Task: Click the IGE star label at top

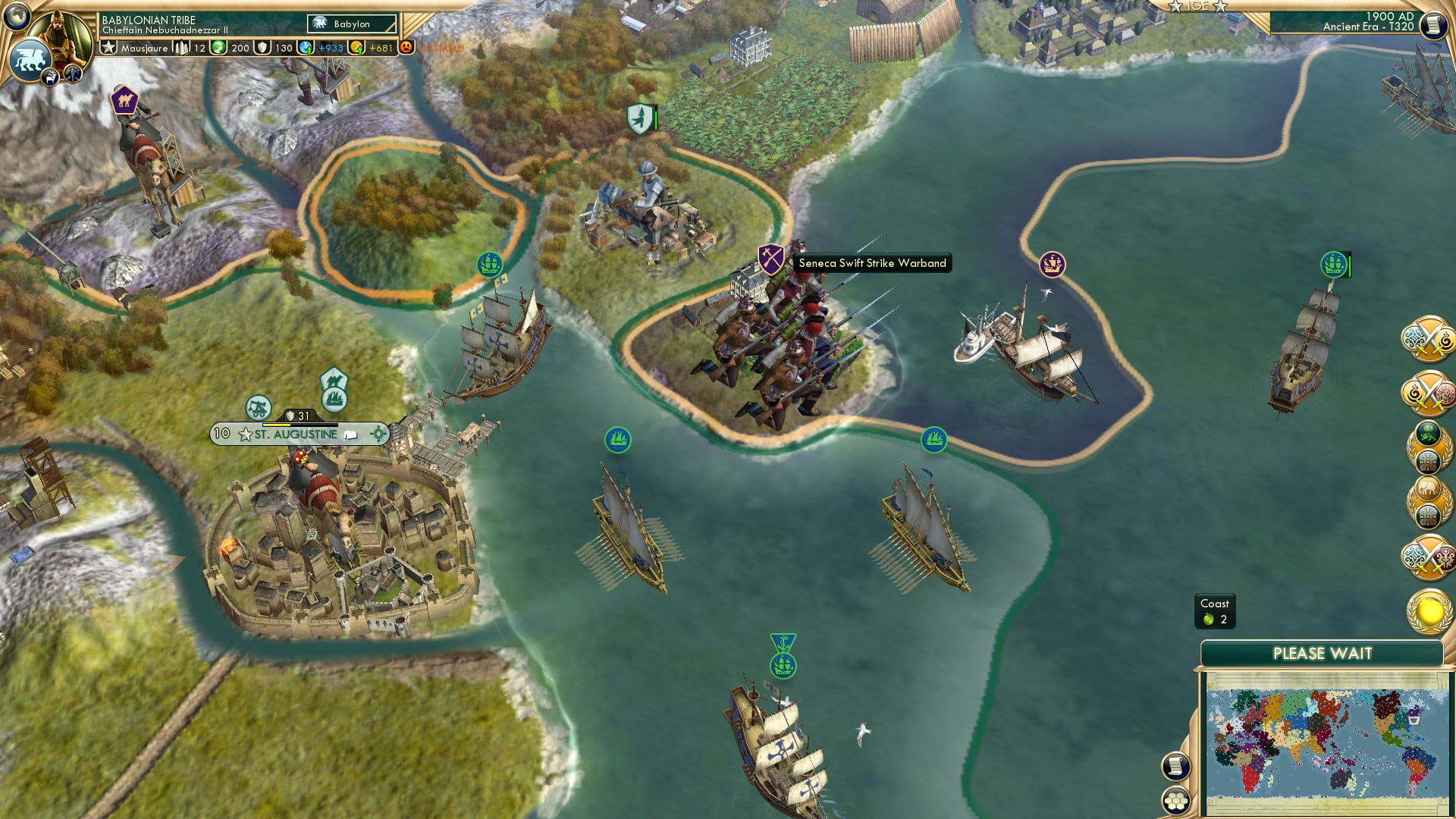Action: [x=1197, y=6]
